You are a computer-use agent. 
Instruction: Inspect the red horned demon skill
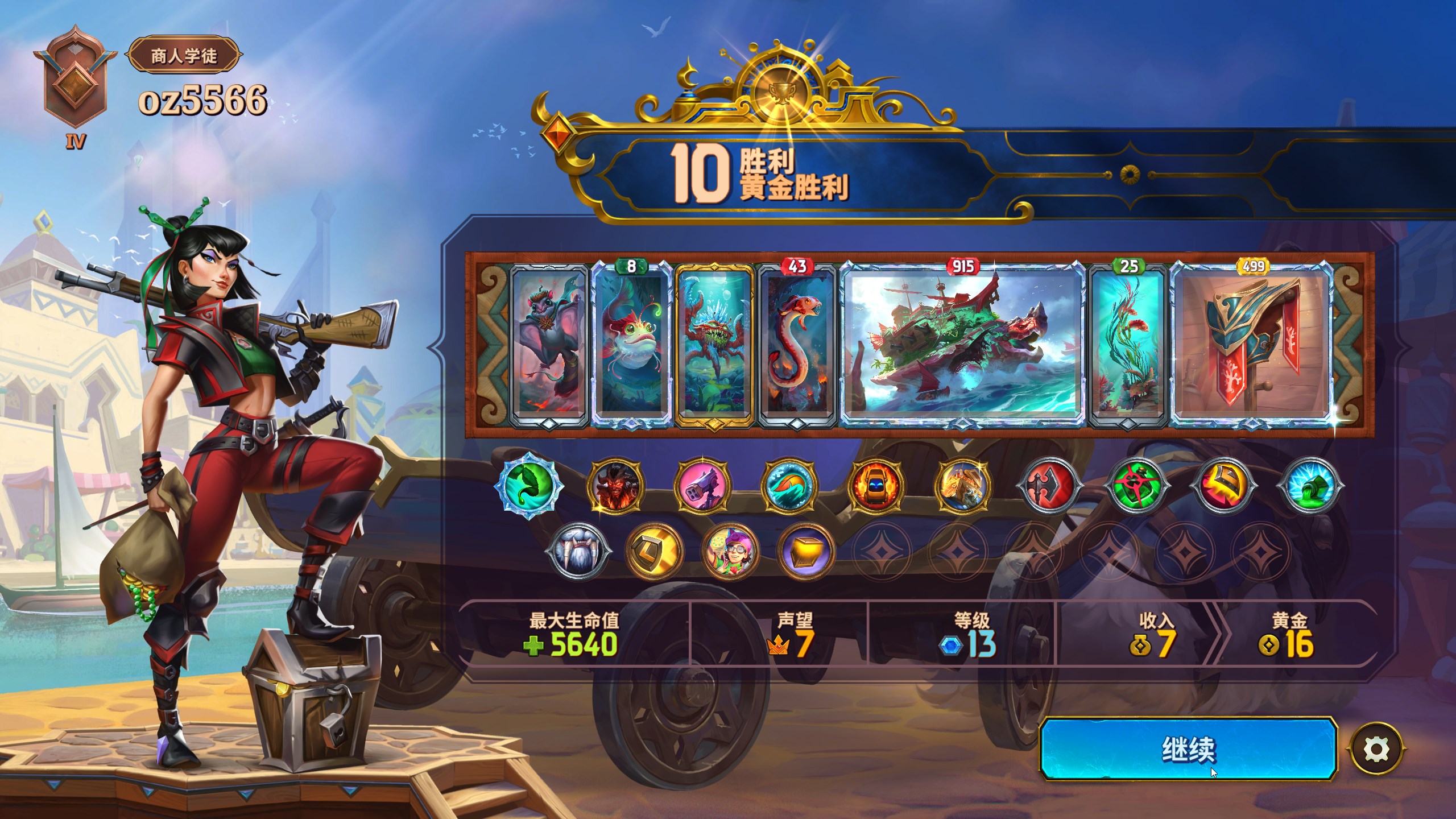616,486
